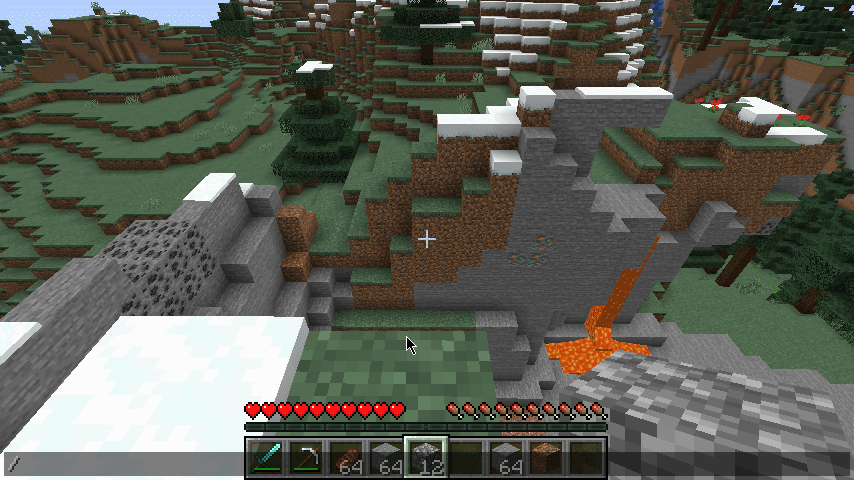Choose the hotbar stack of 12 blocks
Image resolution: width=854 pixels, height=480 pixels.
click(425, 458)
